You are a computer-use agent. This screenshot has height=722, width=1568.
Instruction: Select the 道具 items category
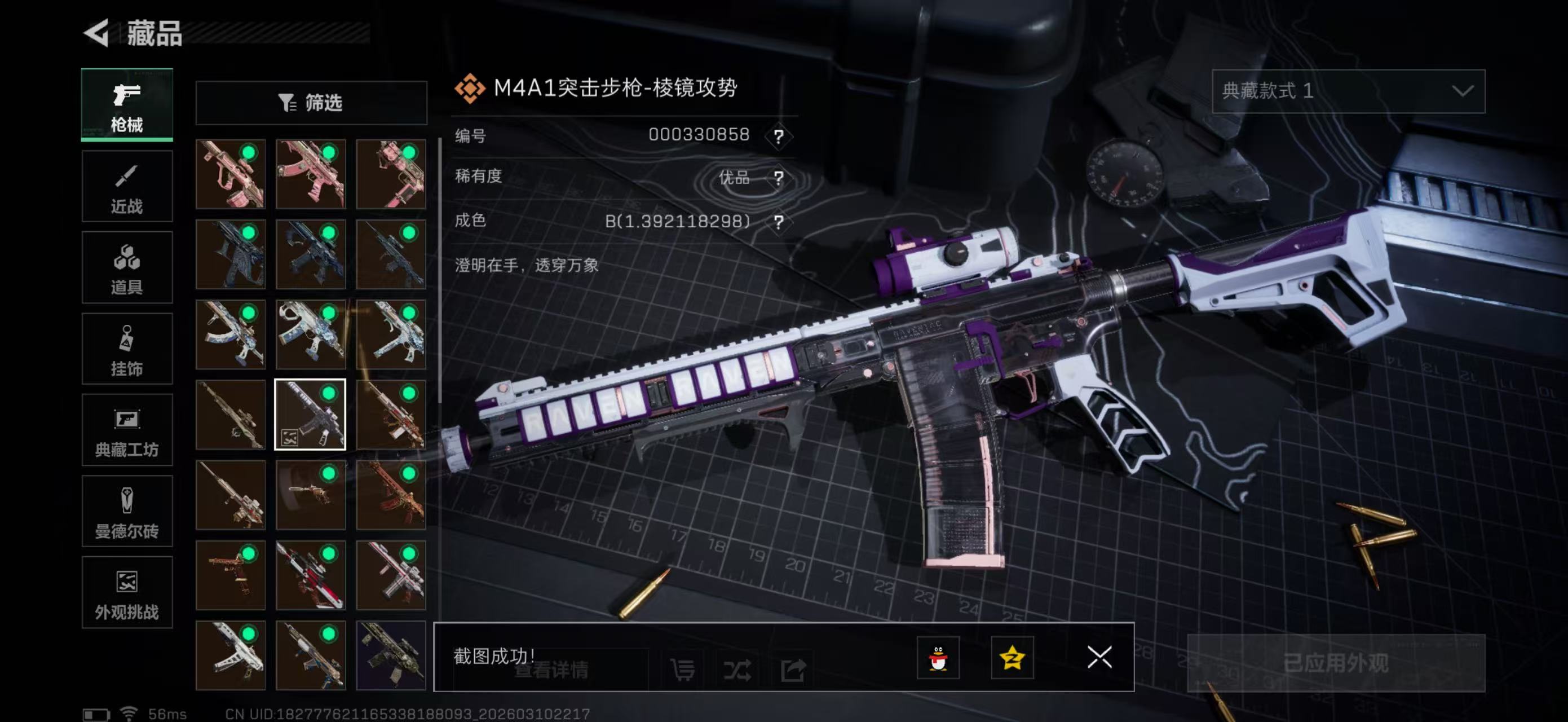(127, 268)
